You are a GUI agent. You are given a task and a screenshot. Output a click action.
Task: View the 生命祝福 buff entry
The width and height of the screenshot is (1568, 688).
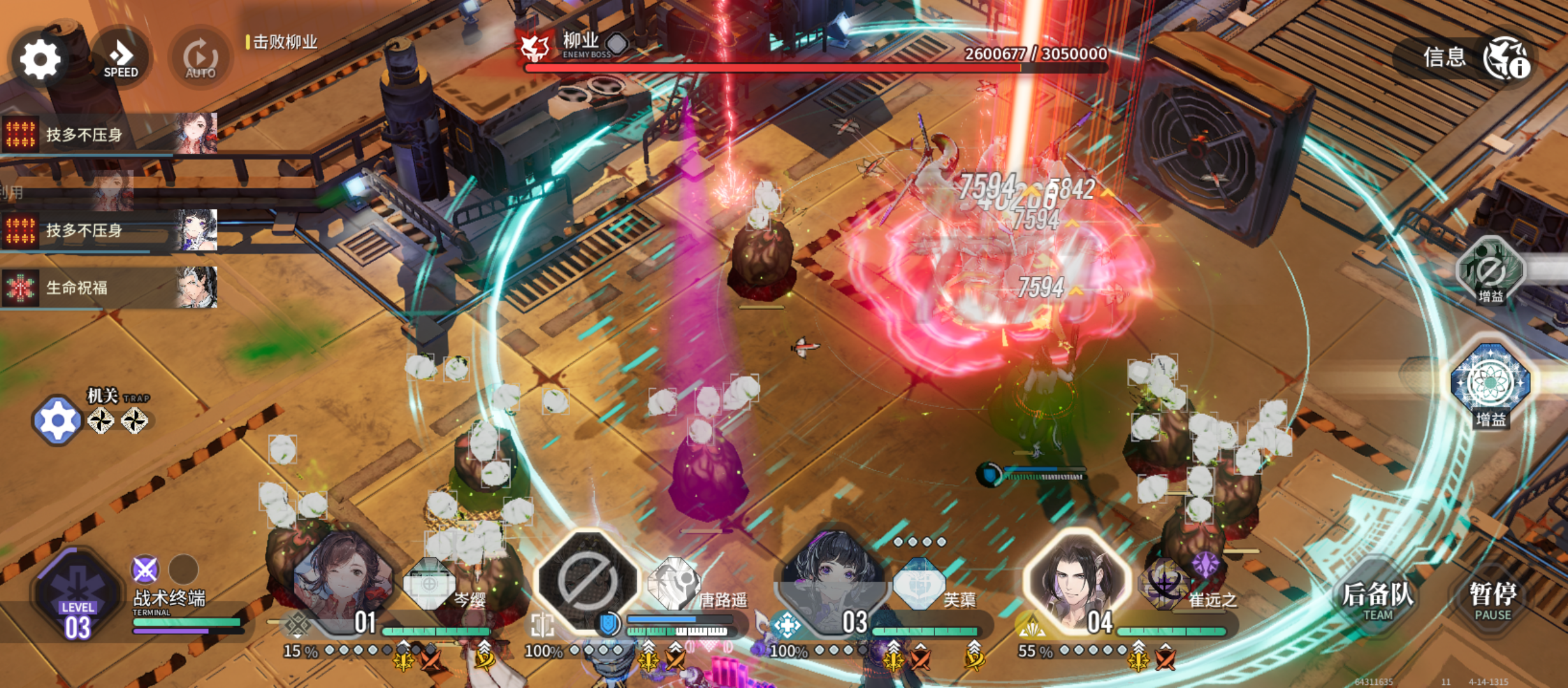[108, 288]
